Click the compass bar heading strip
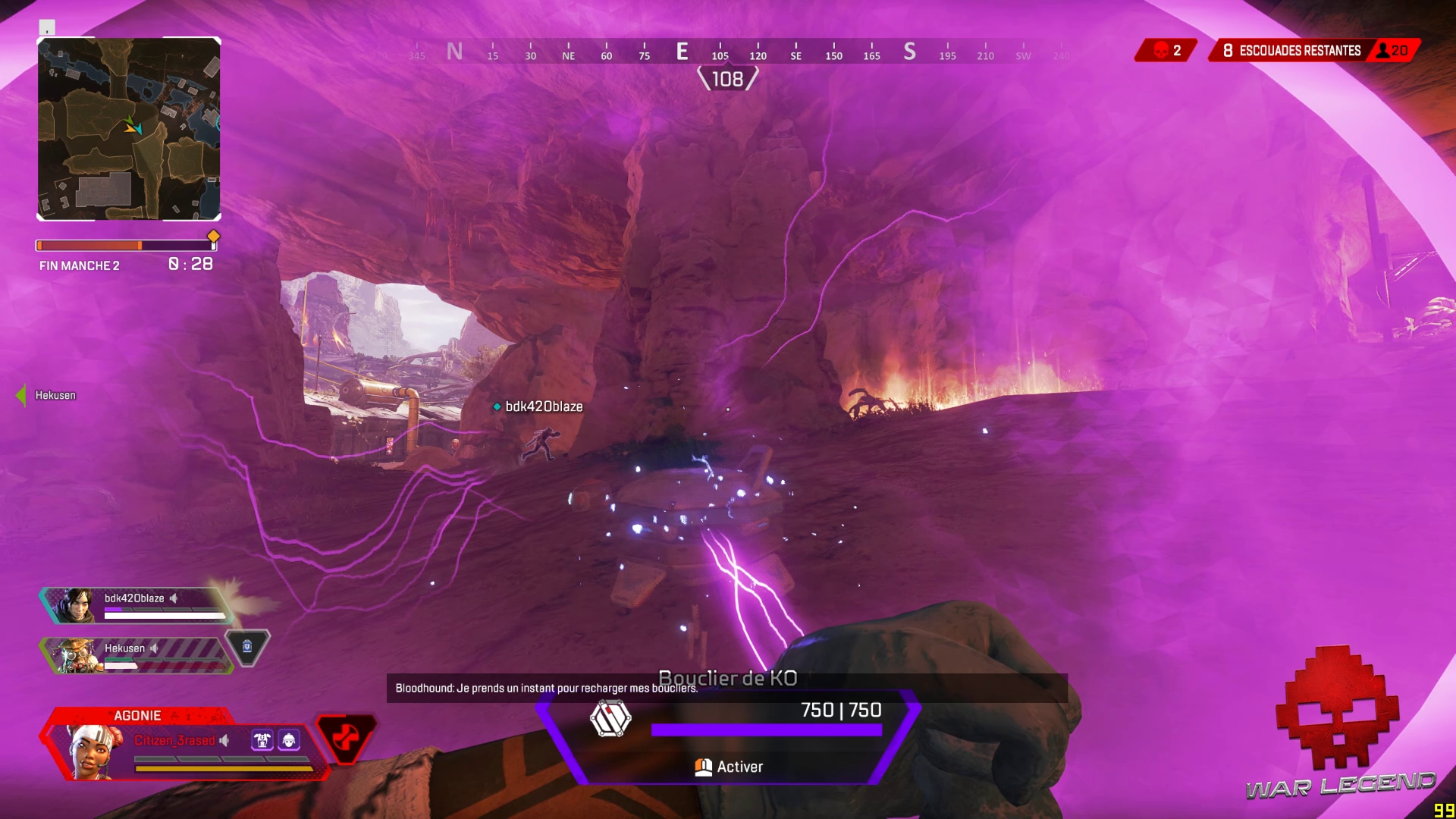Screen dimensions: 1456x819 click(x=726, y=52)
